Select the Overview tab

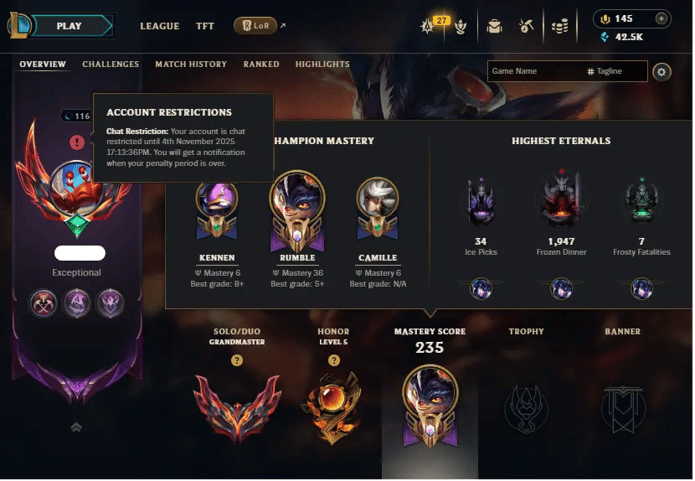42,64
